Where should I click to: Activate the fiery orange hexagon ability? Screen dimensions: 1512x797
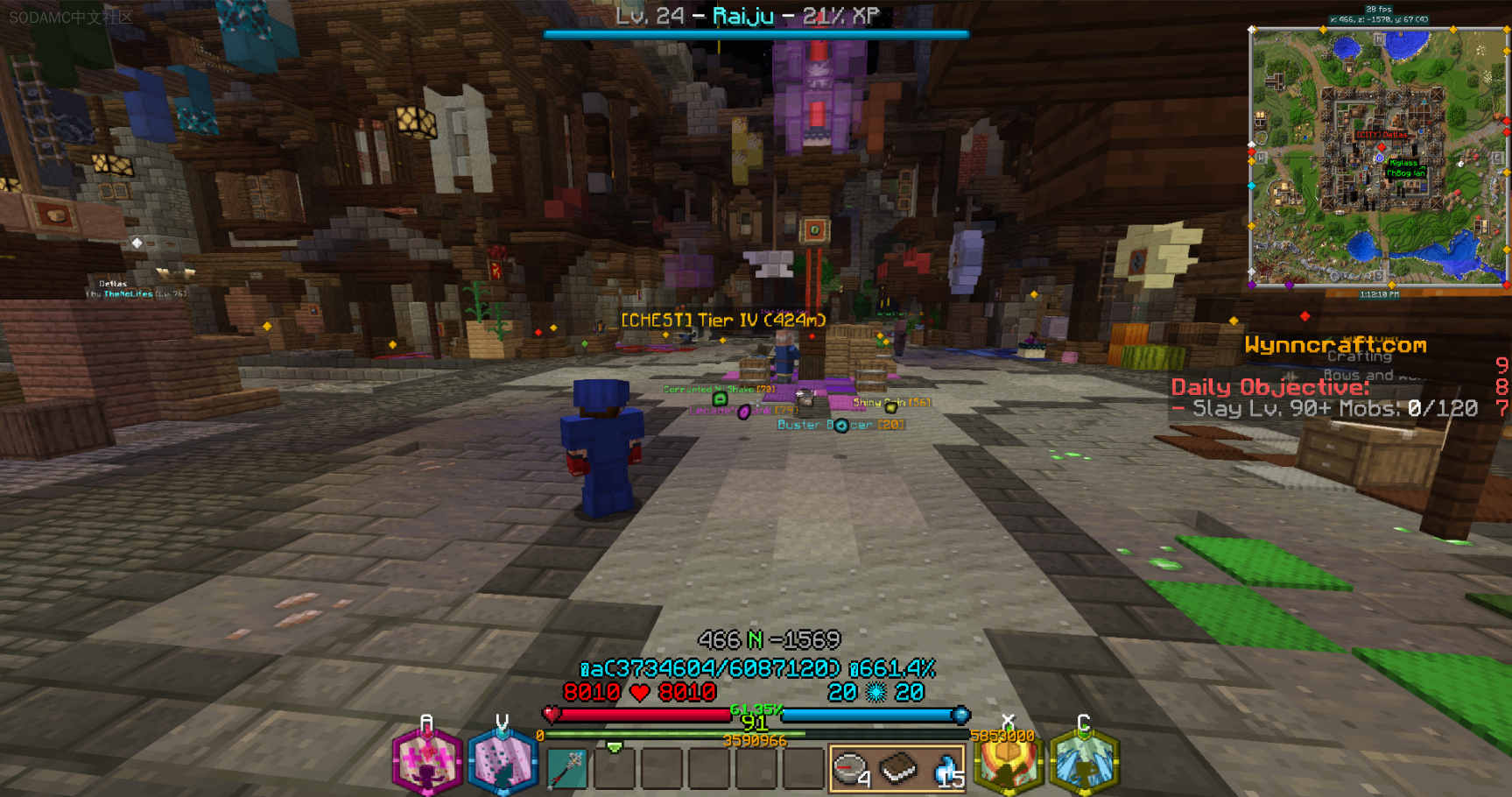(x=1008, y=762)
